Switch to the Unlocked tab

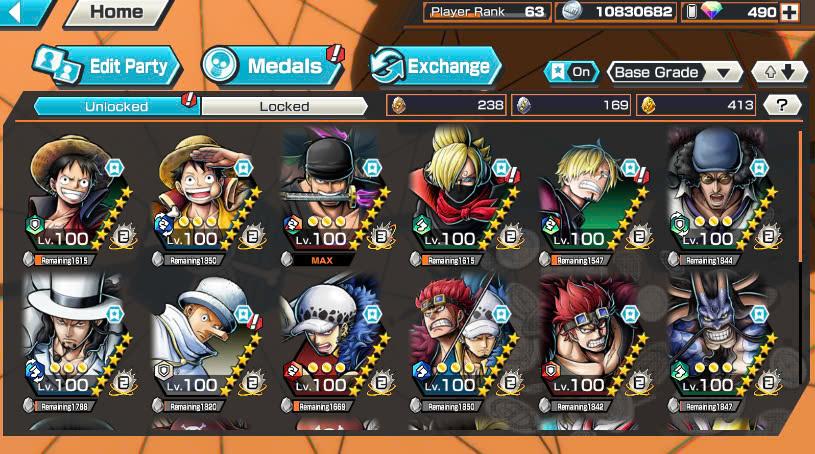tap(116, 105)
